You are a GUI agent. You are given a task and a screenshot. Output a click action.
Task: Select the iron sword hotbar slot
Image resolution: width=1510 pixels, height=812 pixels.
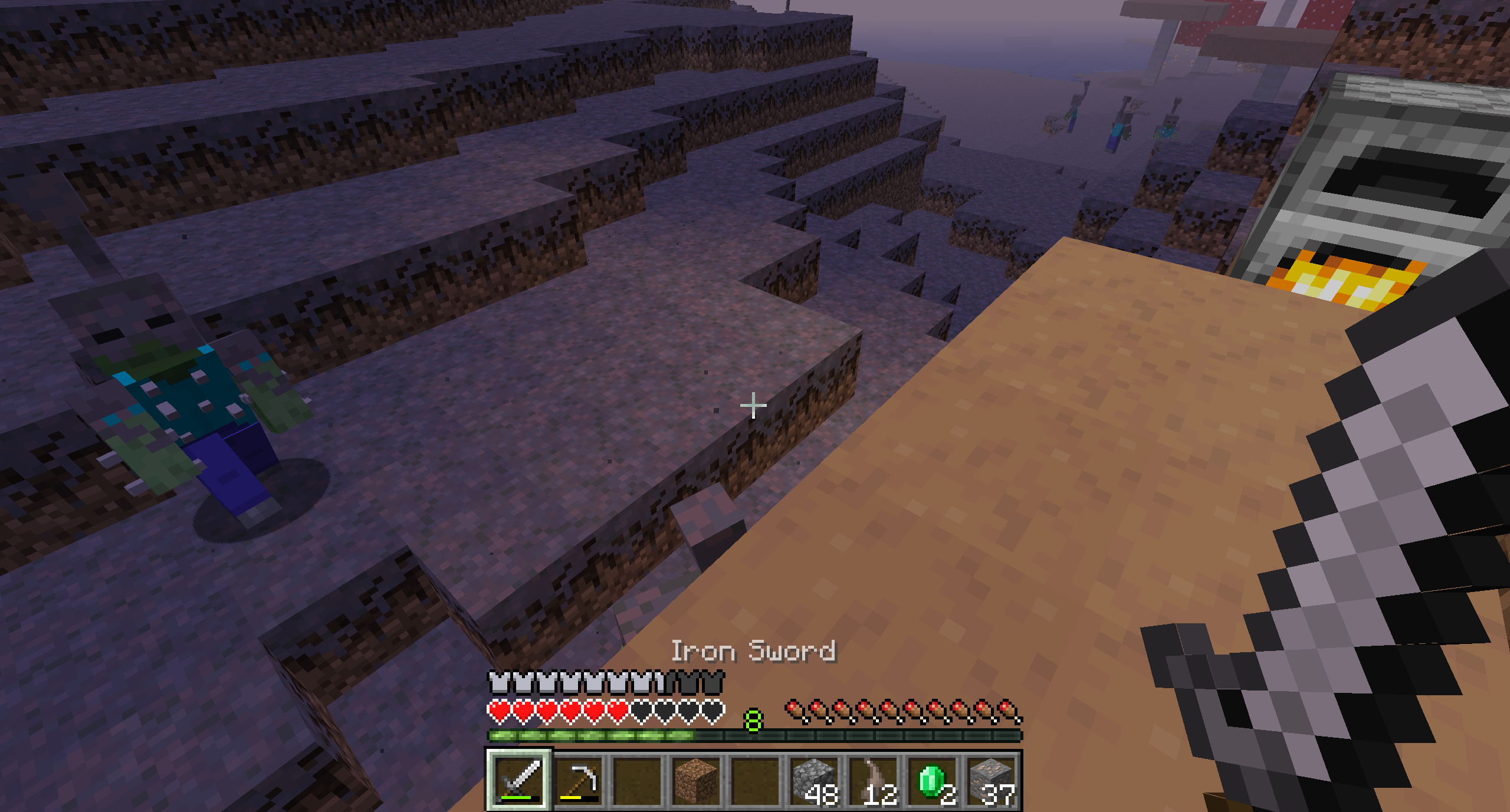click(519, 780)
